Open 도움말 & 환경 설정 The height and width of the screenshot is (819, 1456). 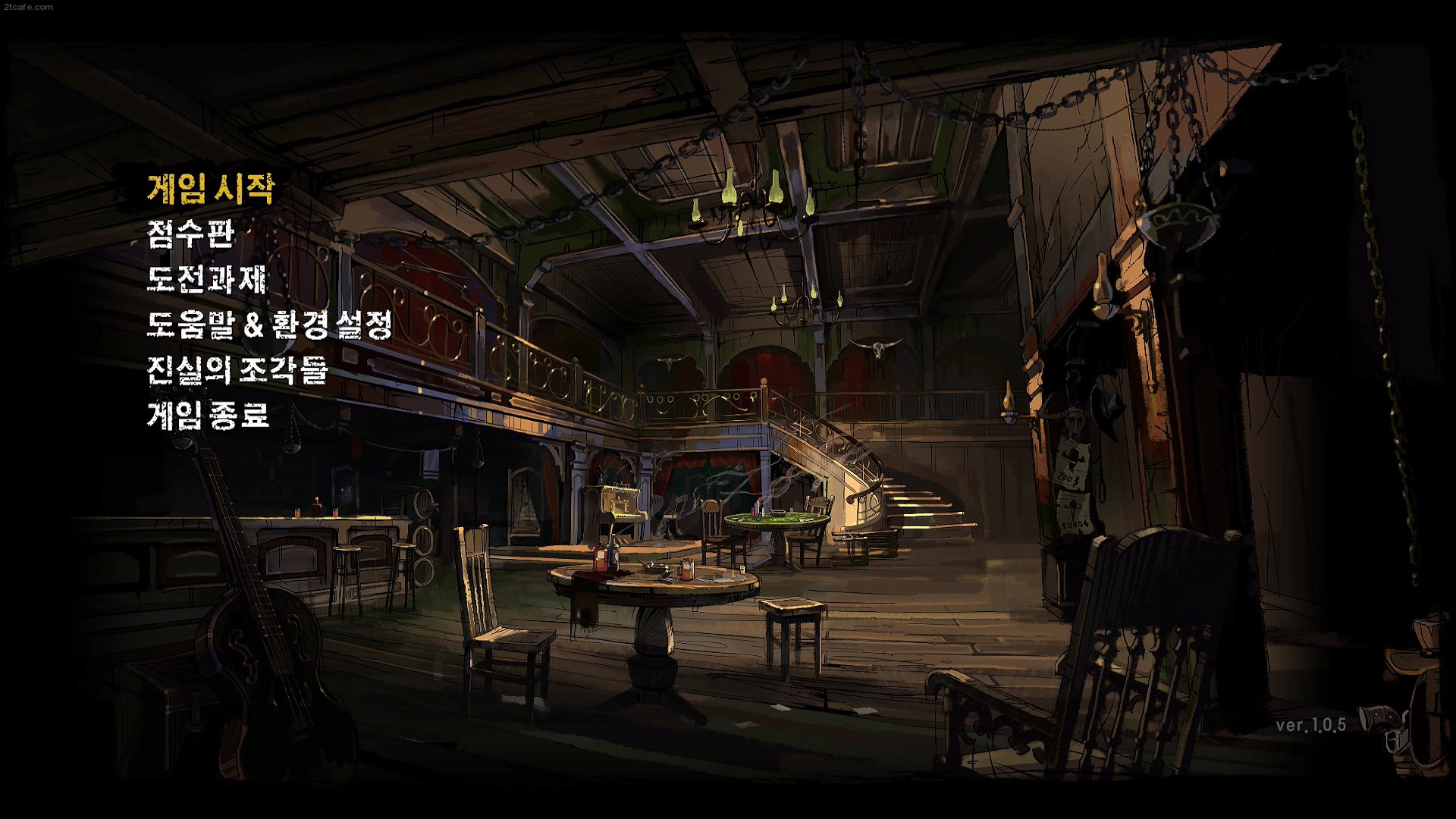(x=269, y=325)
